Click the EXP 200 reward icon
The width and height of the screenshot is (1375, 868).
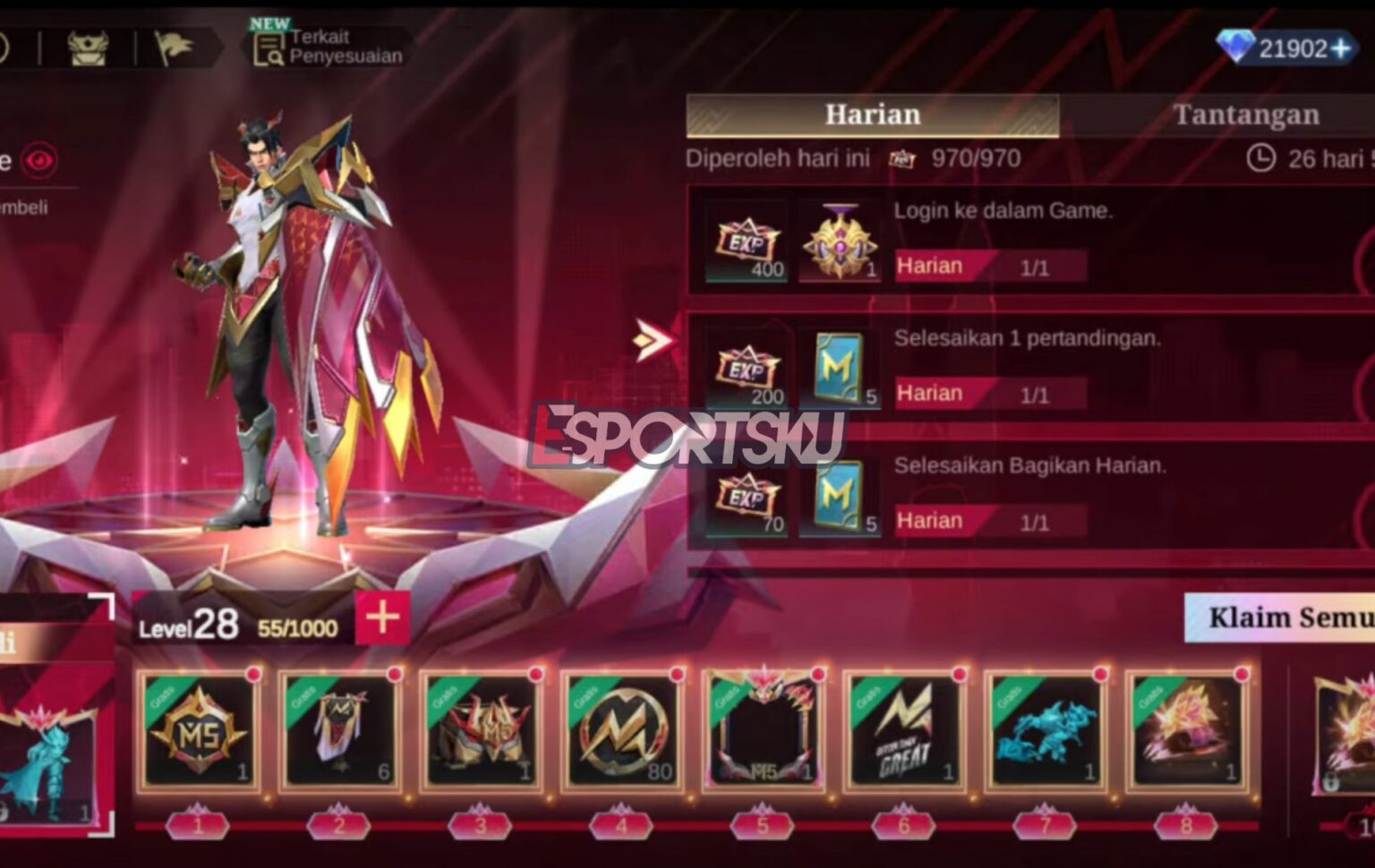coord(745,370)
